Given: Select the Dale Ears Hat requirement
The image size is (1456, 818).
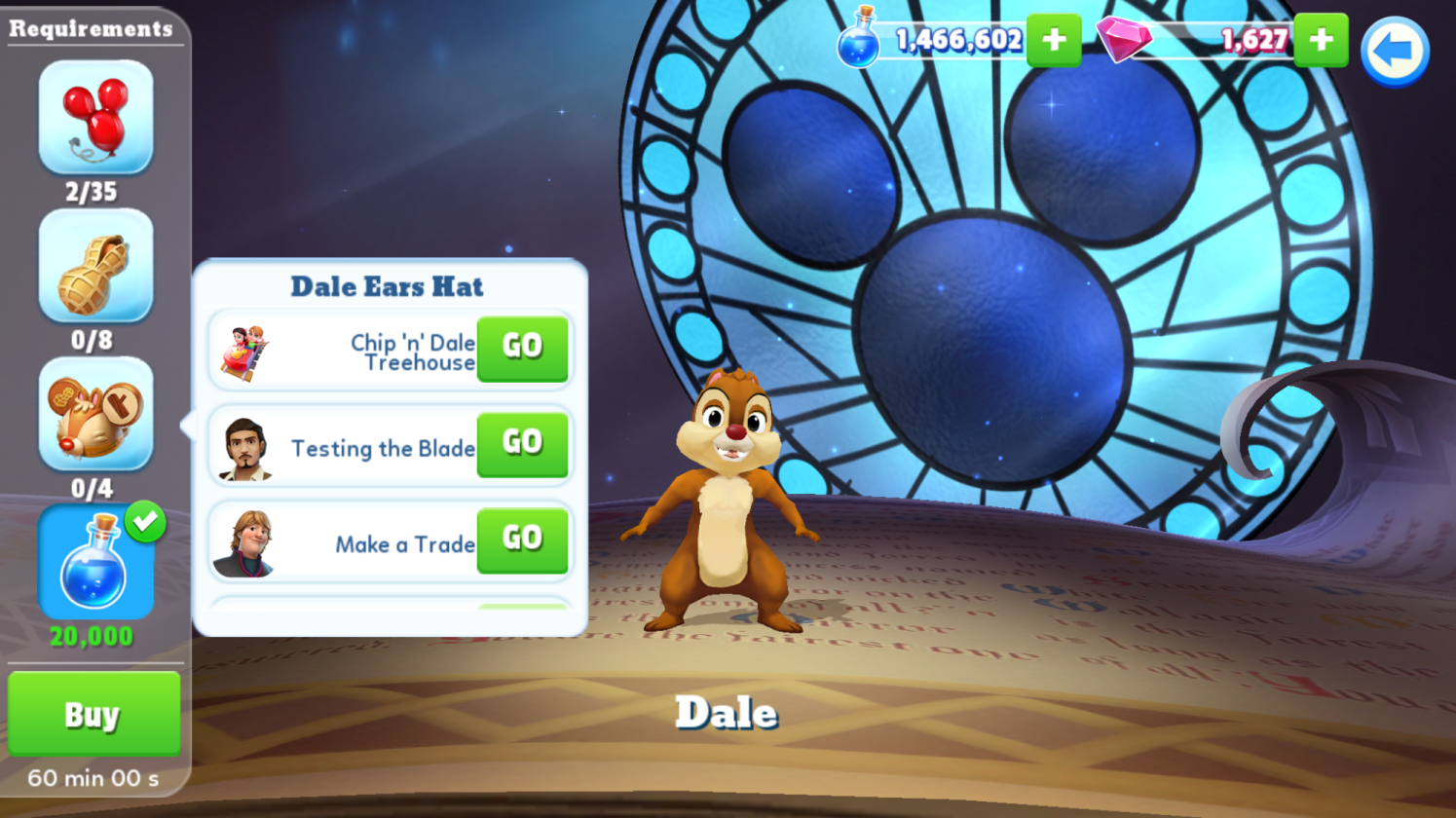Looking at the screenshot, I should (95, 414).
